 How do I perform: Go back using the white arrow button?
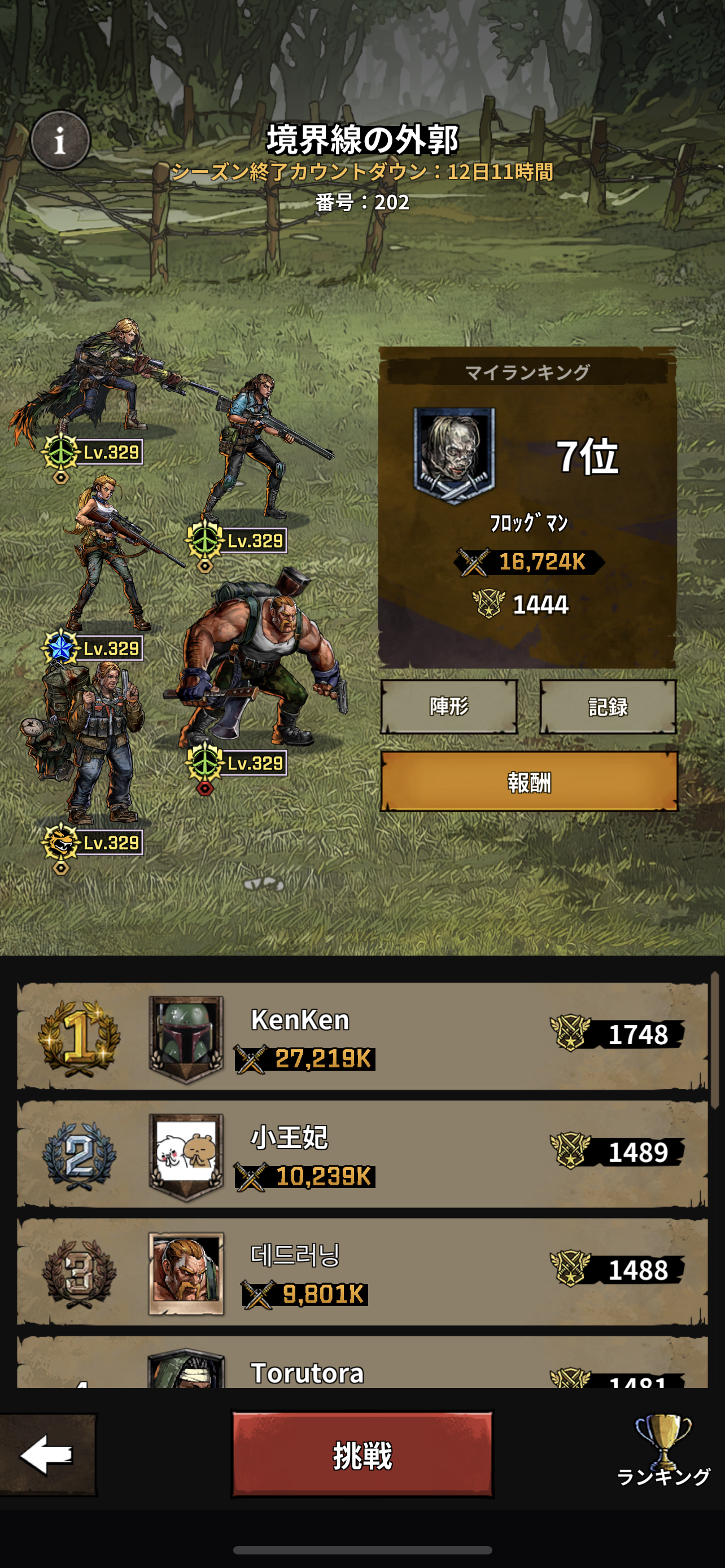coord(47,1455)
